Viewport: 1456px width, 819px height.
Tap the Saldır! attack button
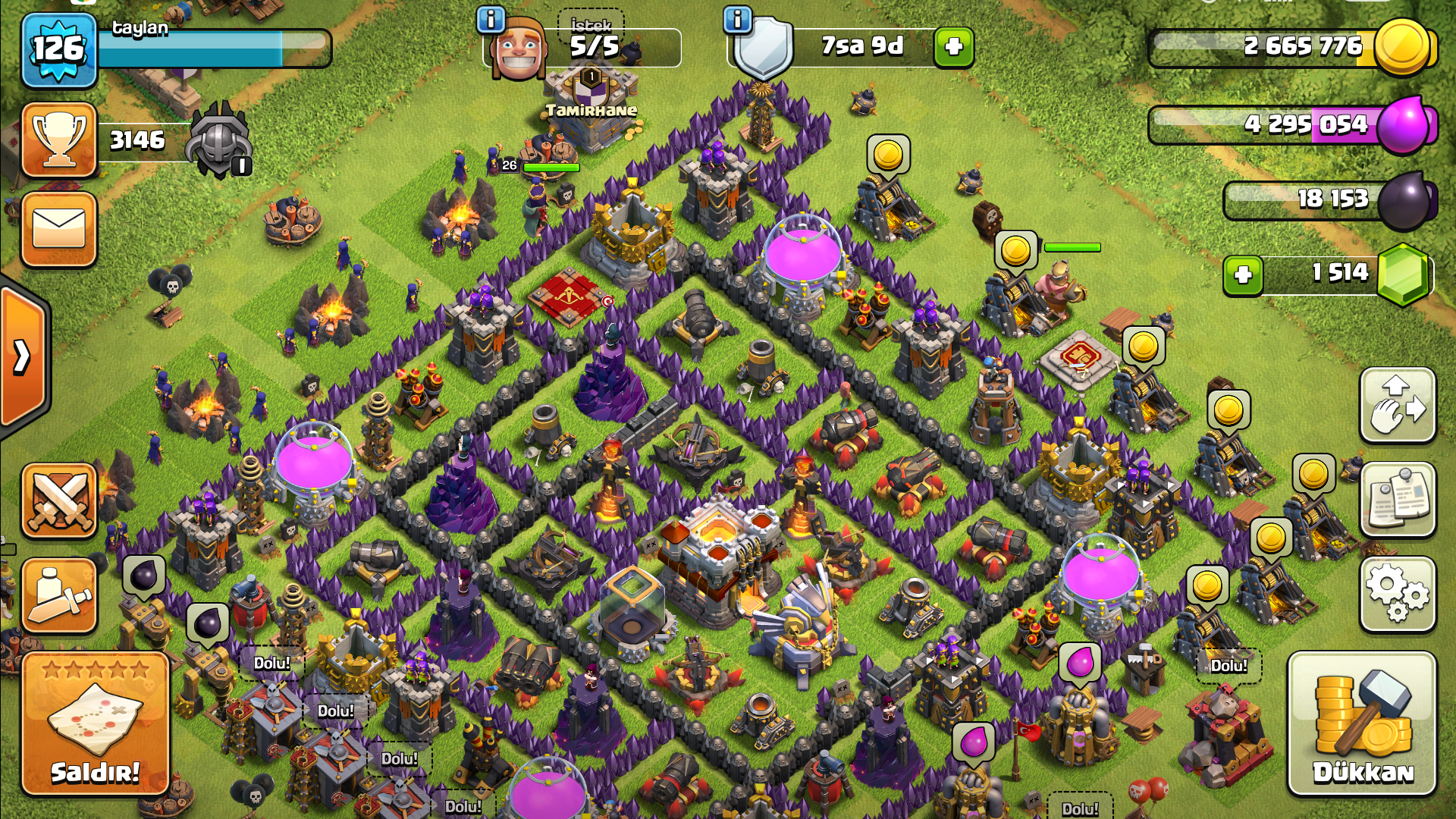tap(95, 724)
